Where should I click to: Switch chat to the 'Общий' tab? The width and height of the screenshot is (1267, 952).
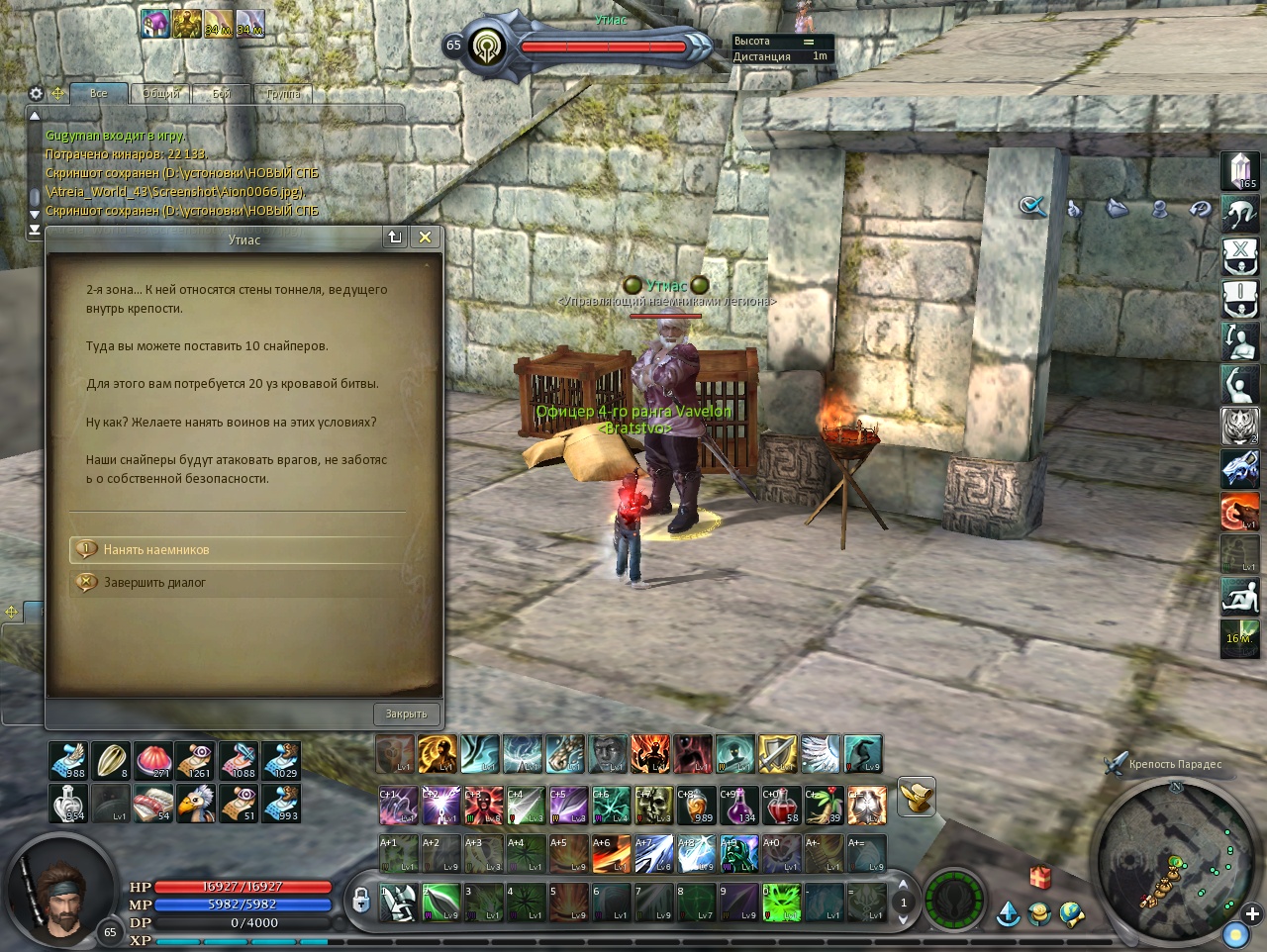pyautogui.click(x=160, y=94)
